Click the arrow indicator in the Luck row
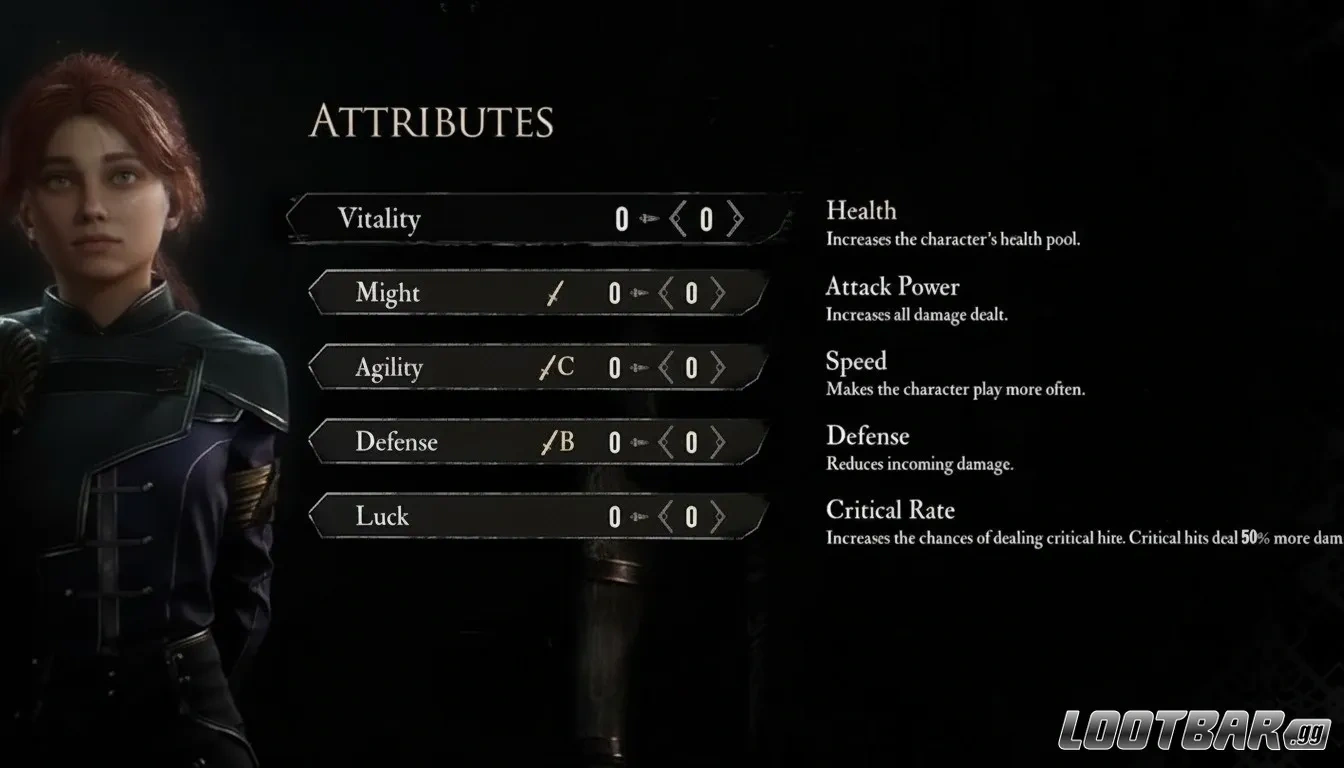Viewport: 1344px width, 768px height. point(640,516)
